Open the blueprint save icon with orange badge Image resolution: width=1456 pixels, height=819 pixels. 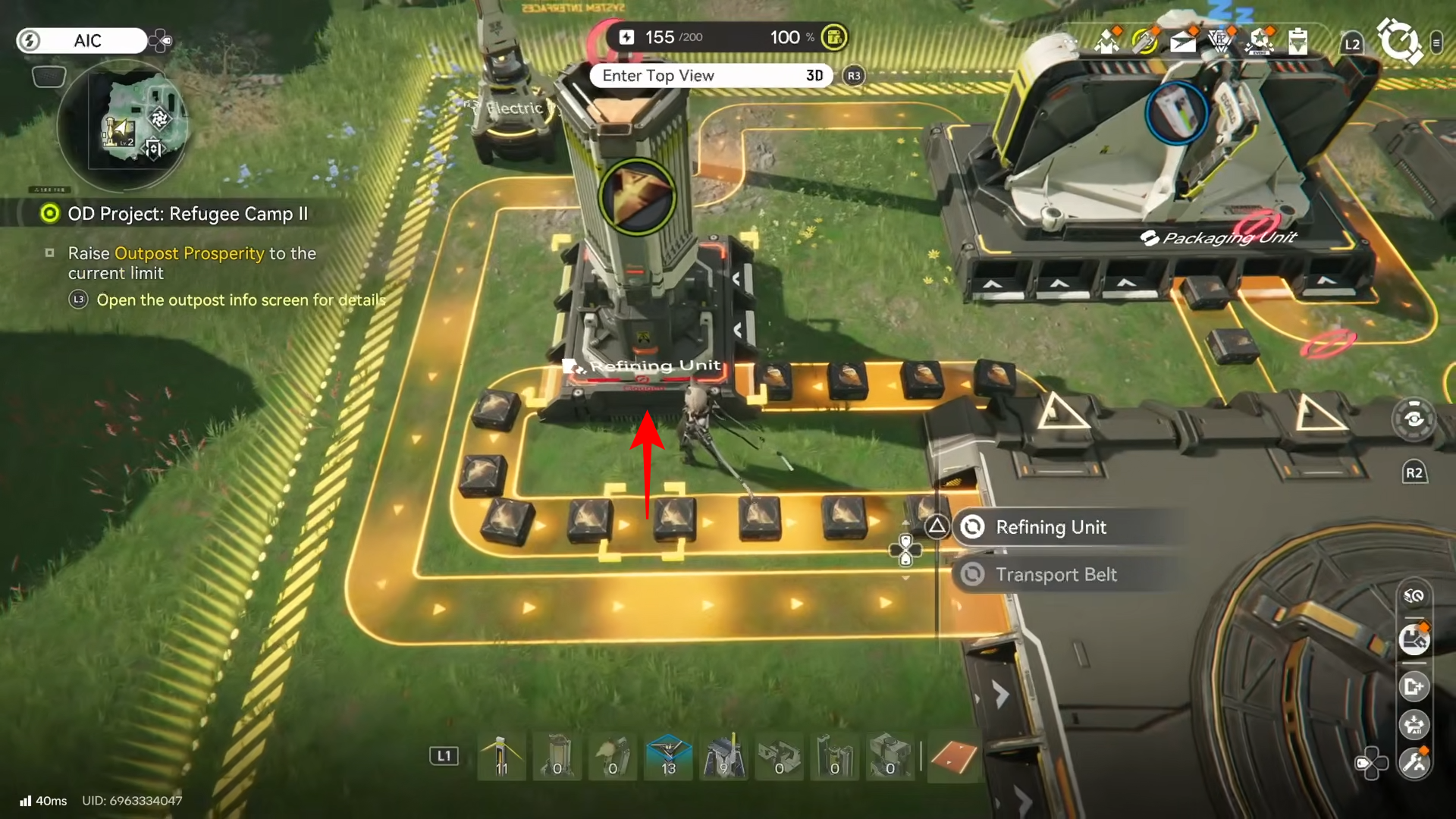pyautogui.click(x=1414, y=640)
